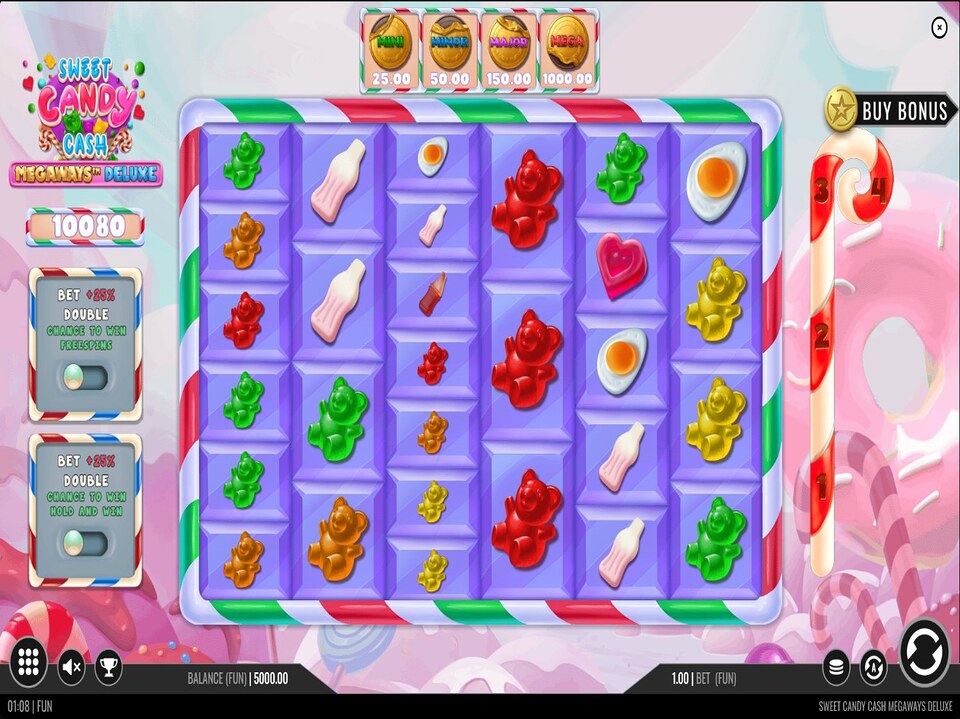Activate the autoplay button
The image size is (960, 719).
tap(873, 667)
